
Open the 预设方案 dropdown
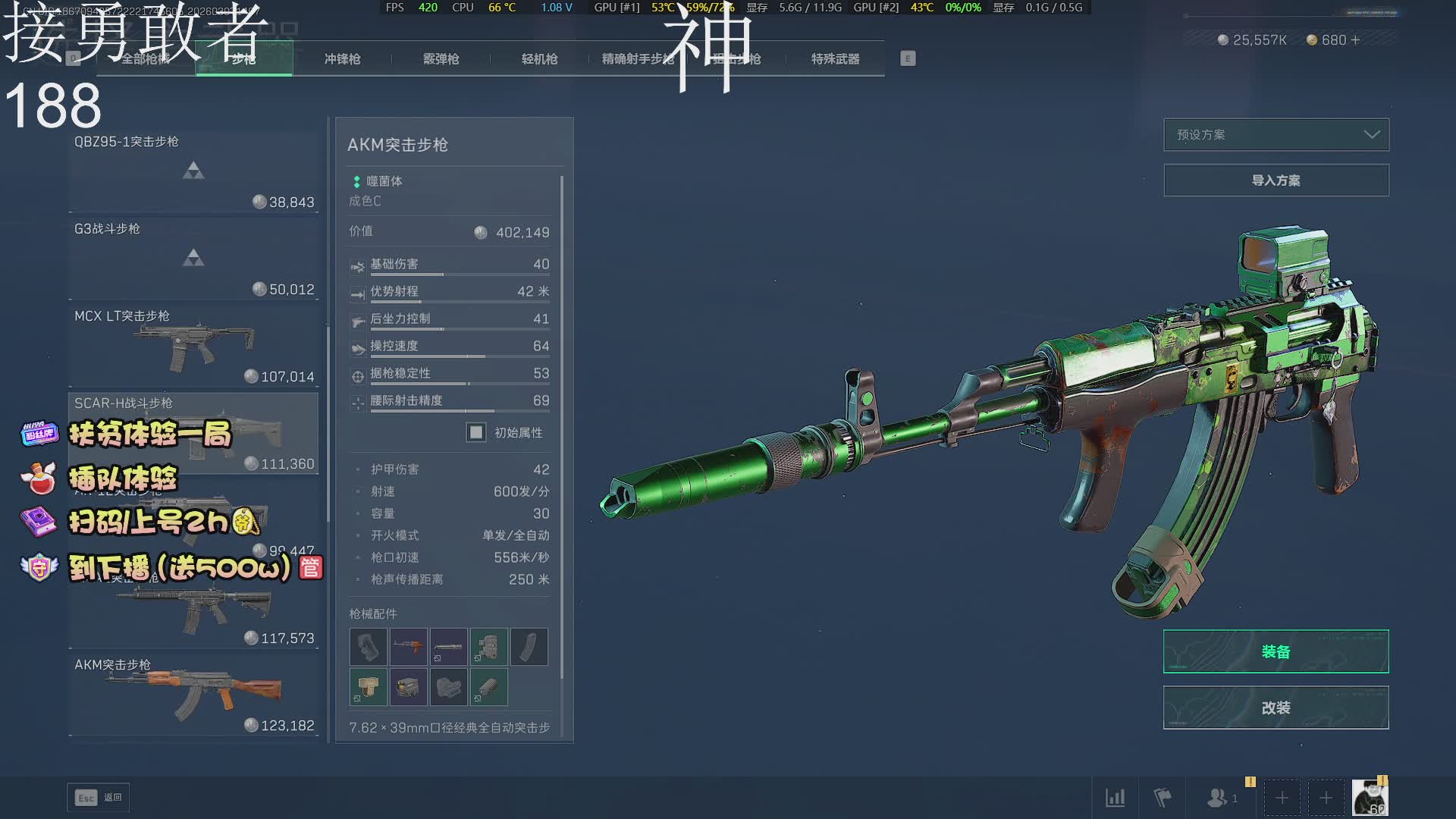point(1276,135)
